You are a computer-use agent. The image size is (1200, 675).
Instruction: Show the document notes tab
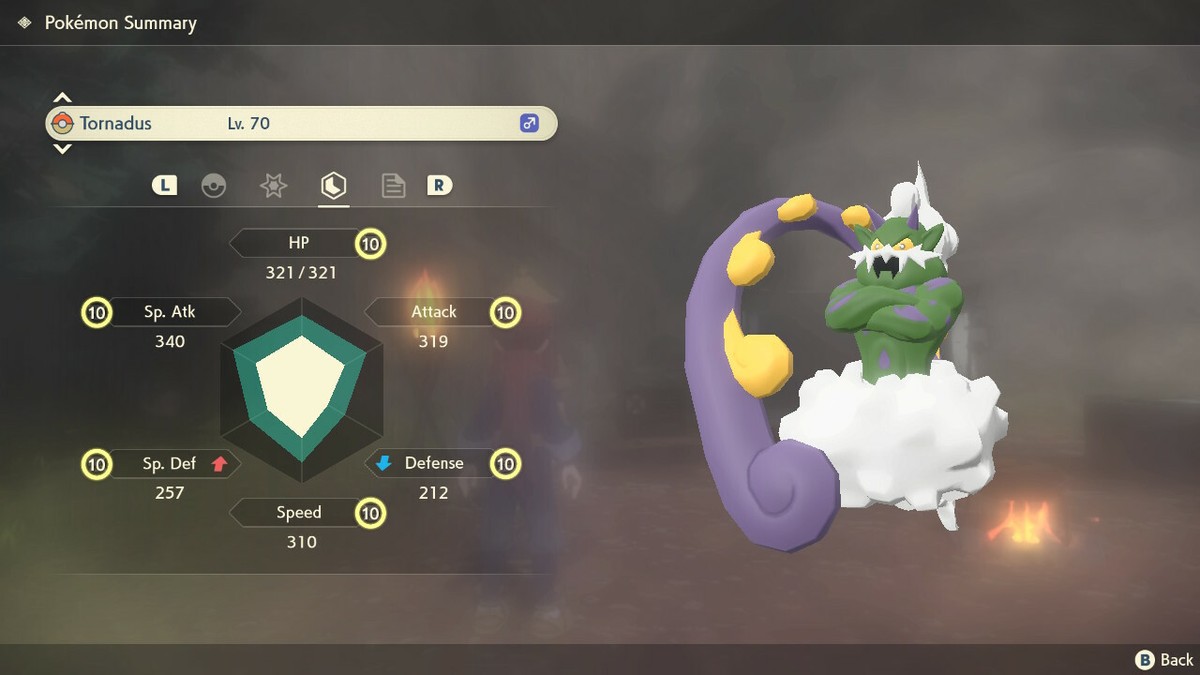(393, 186)
